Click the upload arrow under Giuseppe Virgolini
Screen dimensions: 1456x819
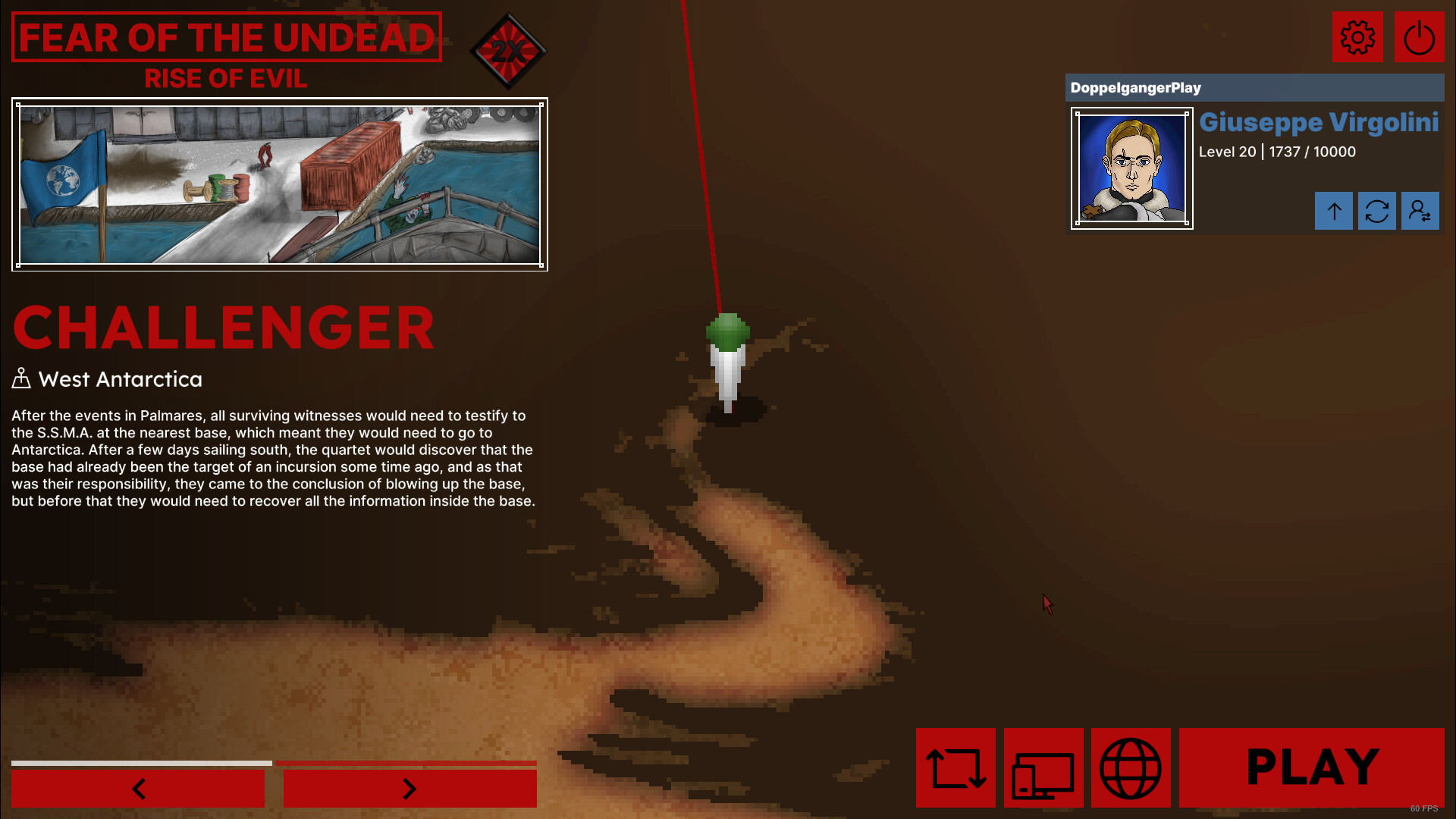(1334, 211)
